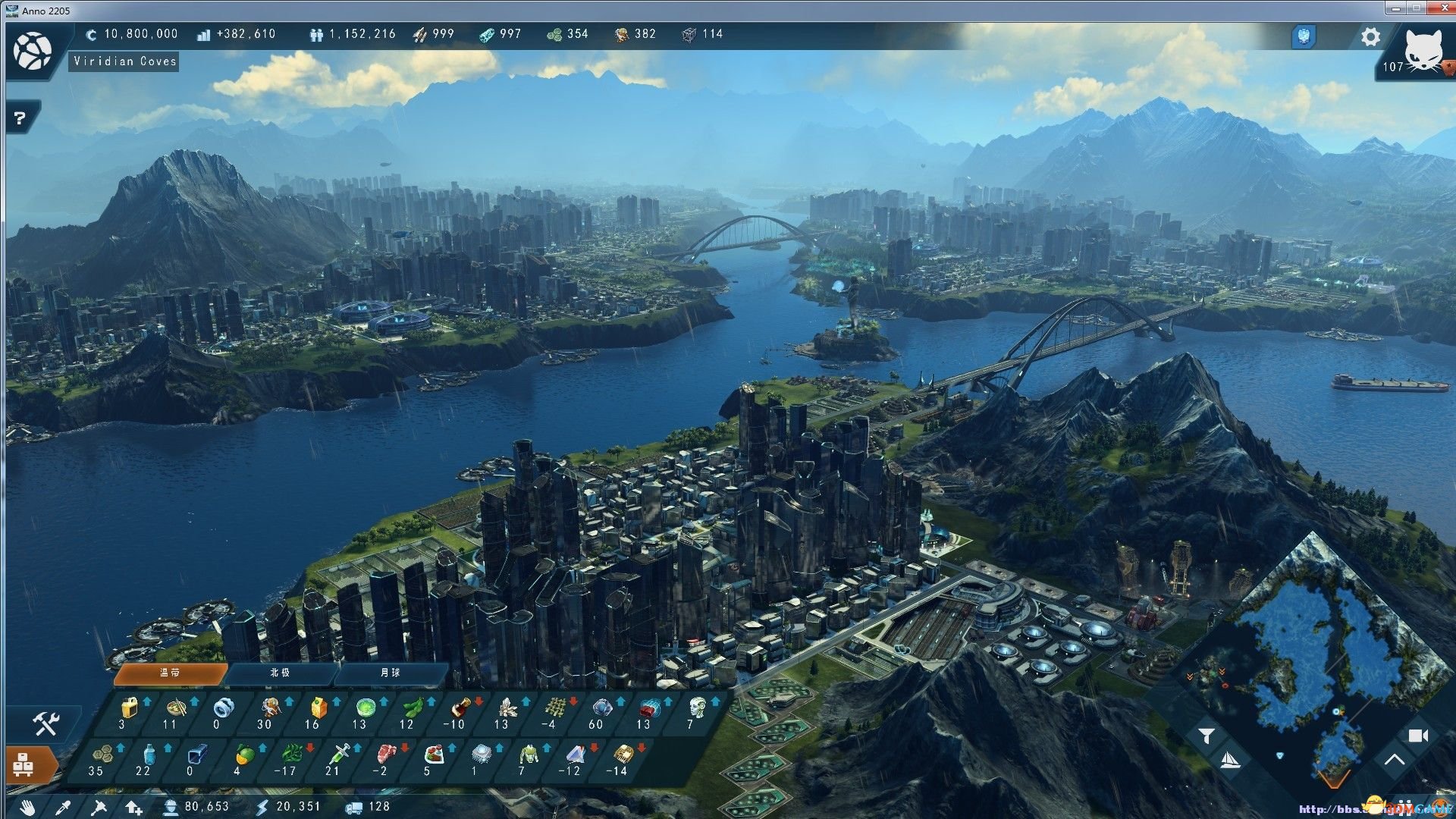Click the minimap sailboat button

(x=1229, y=761)
